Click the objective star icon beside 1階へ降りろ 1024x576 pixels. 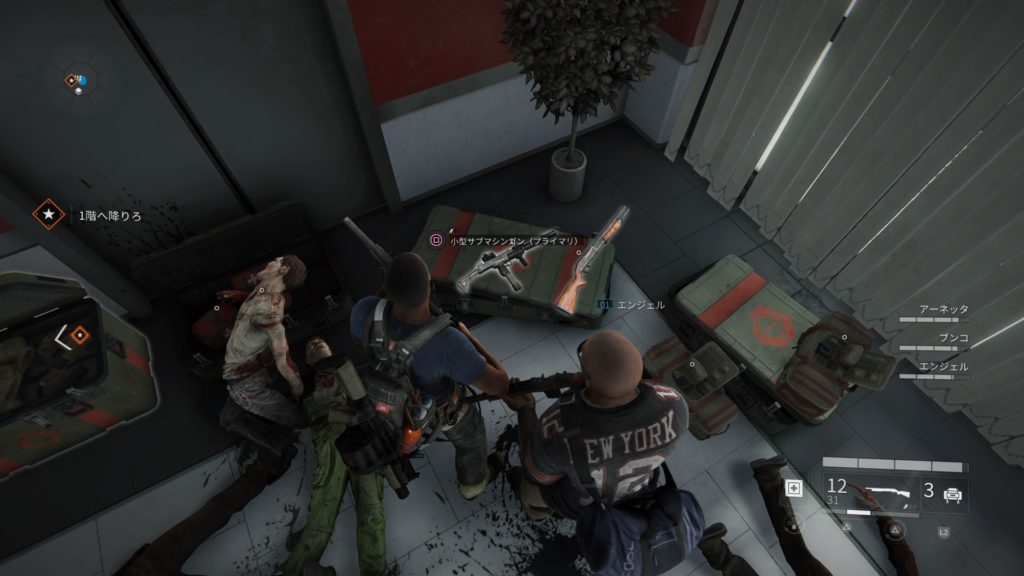click(x=46, y=214)
